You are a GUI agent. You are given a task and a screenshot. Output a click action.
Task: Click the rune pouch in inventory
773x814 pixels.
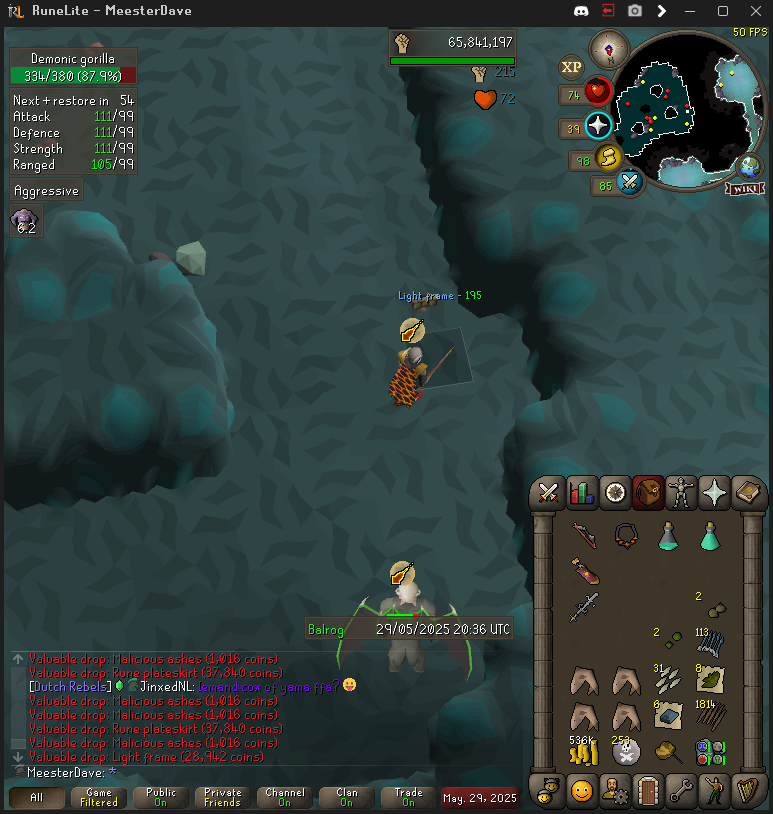pyautogui.click(x=710, y=752)
